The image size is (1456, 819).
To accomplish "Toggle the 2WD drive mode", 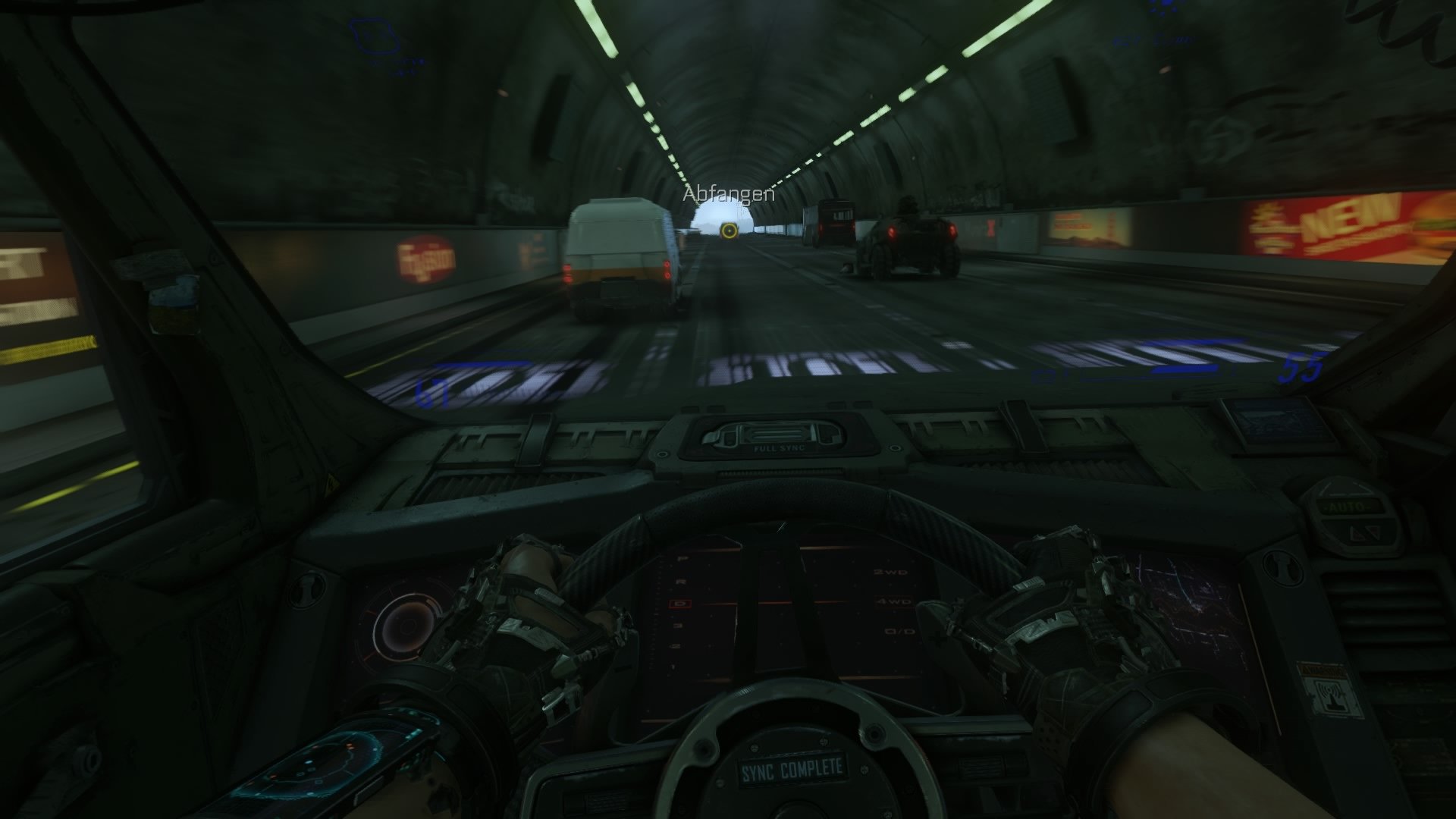I will tap(890, 572).
